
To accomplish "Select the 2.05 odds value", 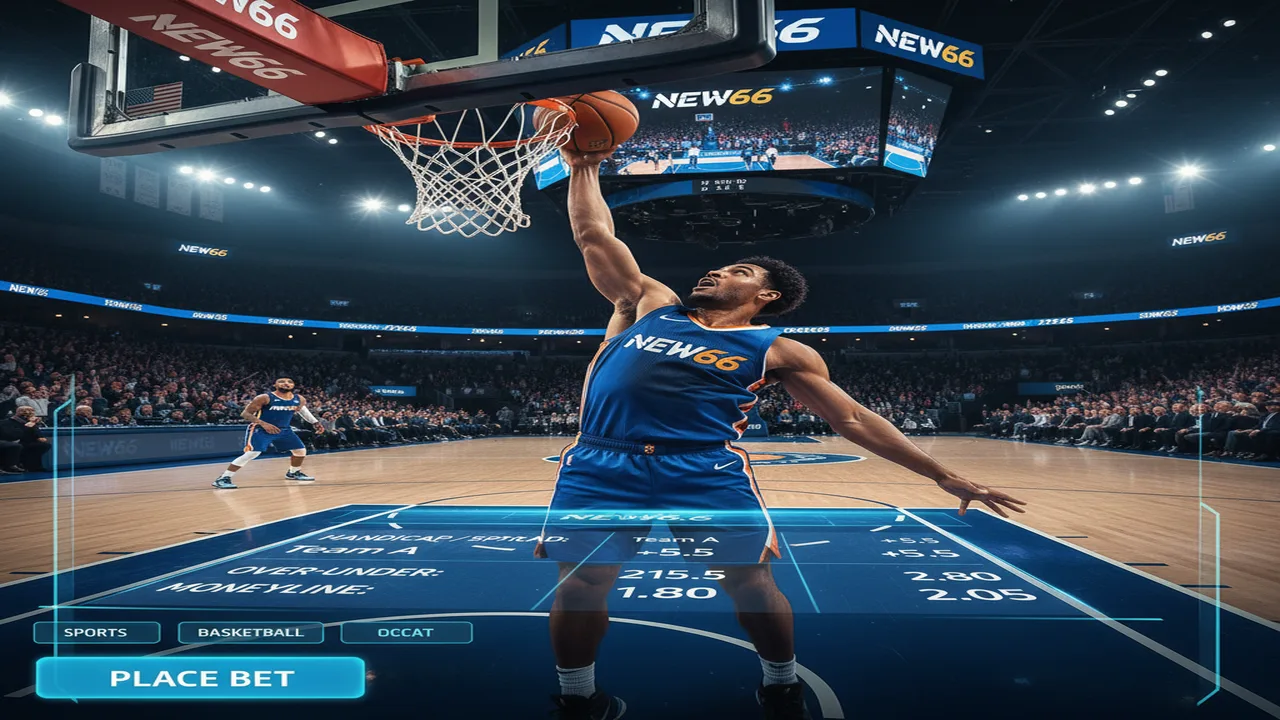I will tap(977, 594).
